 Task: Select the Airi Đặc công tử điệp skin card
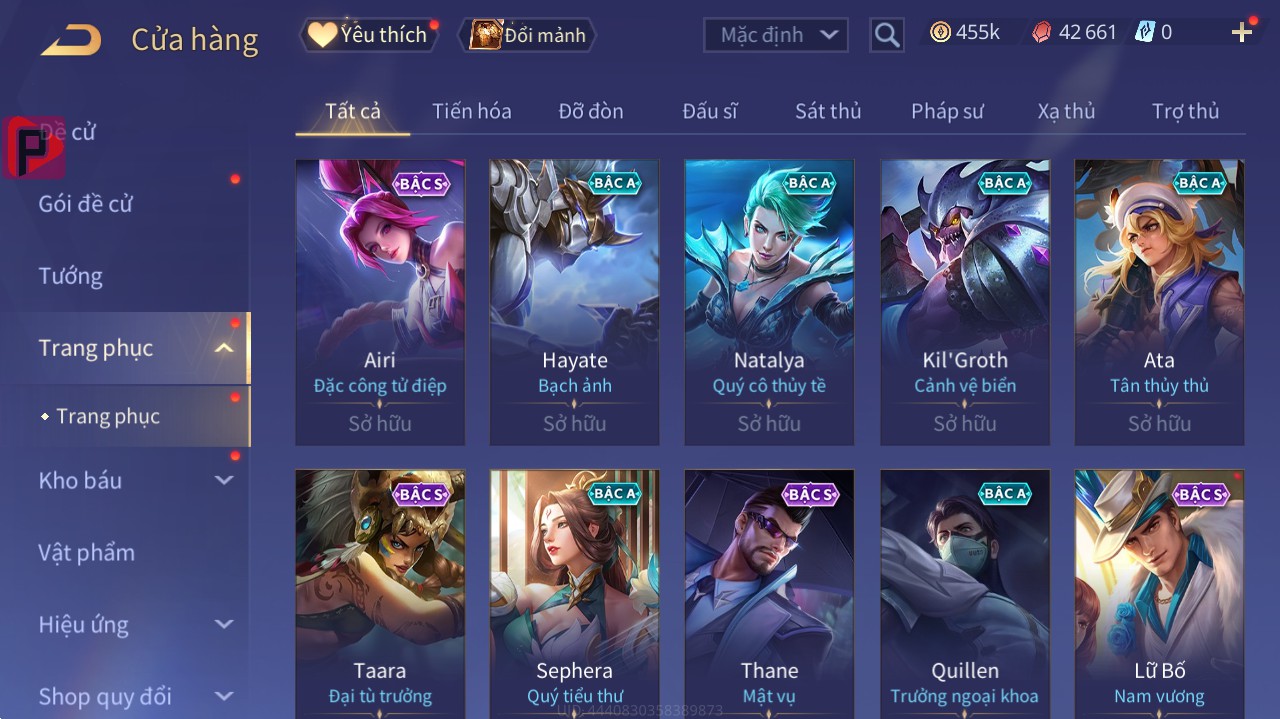coord(380,300)
